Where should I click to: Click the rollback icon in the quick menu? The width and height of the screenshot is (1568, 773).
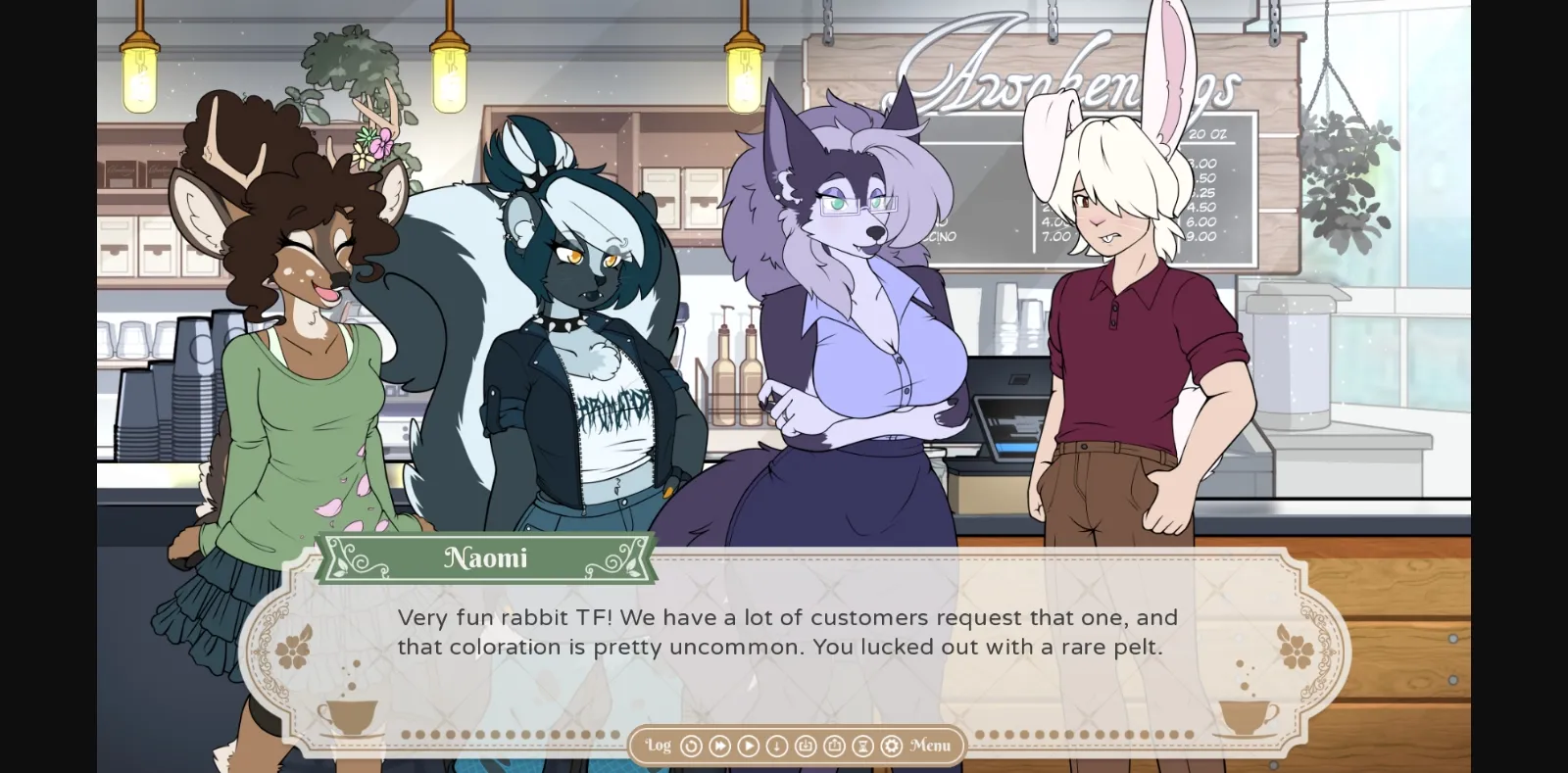tap(692, 746)
